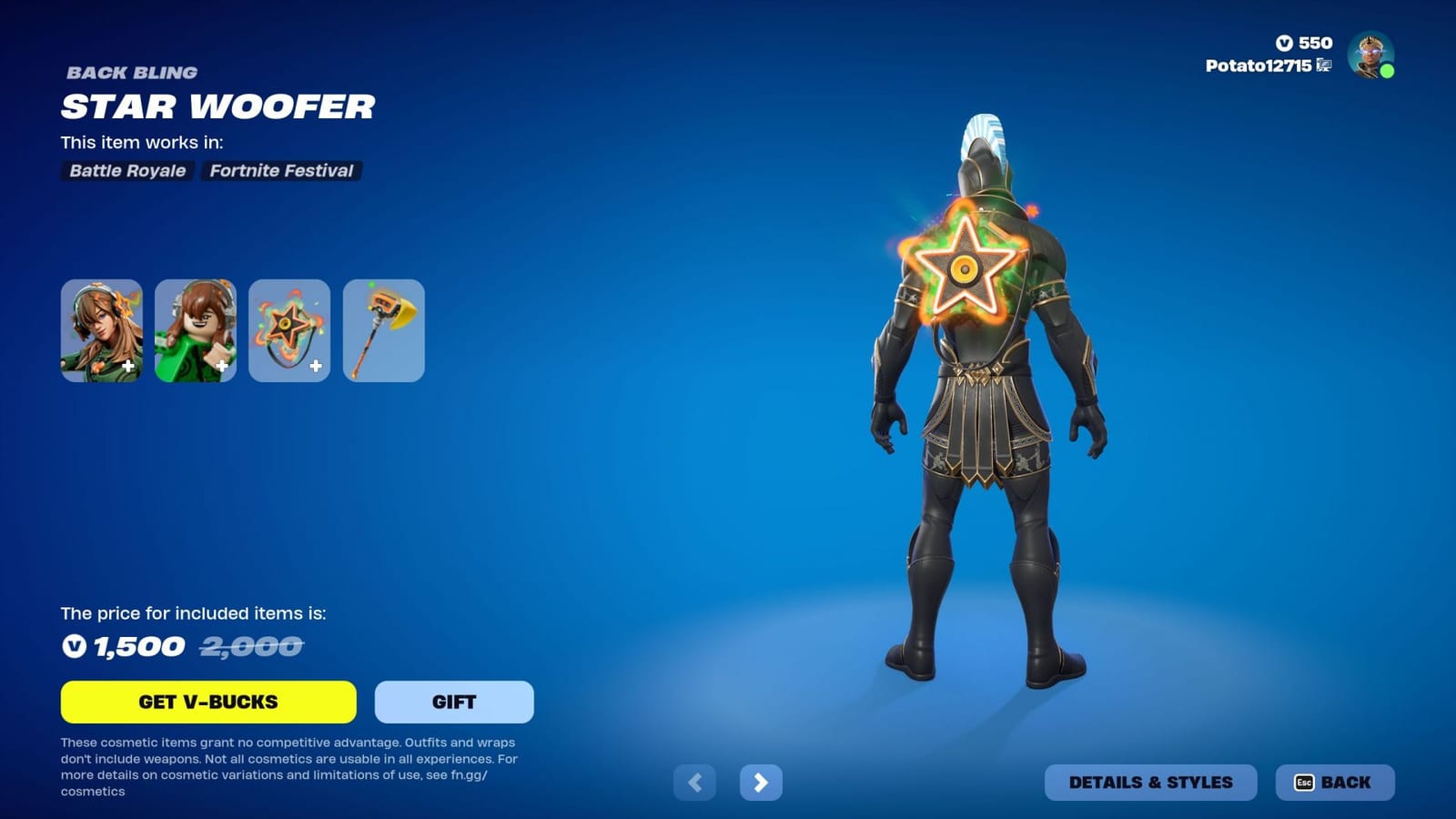Open DETAILS & STYLES
This screenshot has height=819, width=1456.
[x=1151, y=782]
